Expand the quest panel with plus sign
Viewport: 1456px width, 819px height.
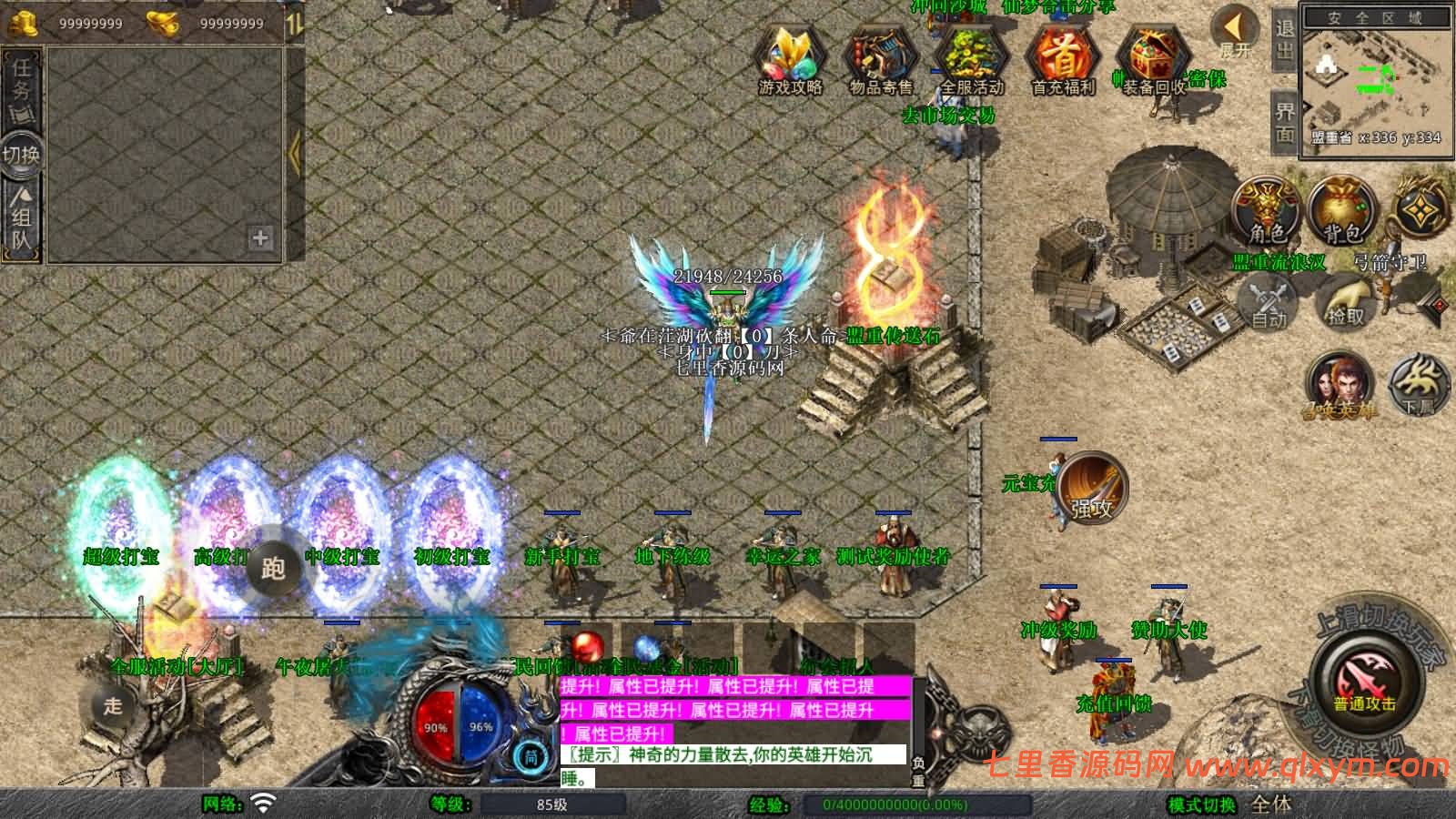coord(261,238)
